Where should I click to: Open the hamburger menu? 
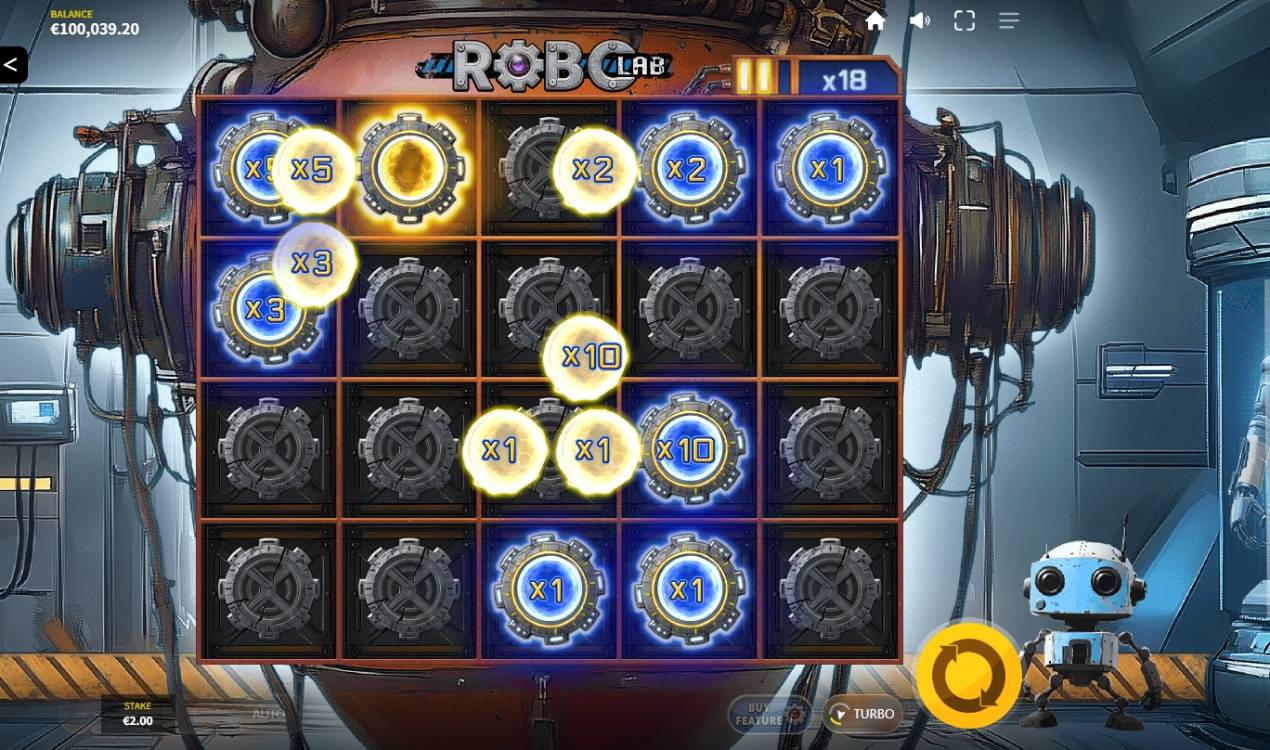click(1008, 21)
